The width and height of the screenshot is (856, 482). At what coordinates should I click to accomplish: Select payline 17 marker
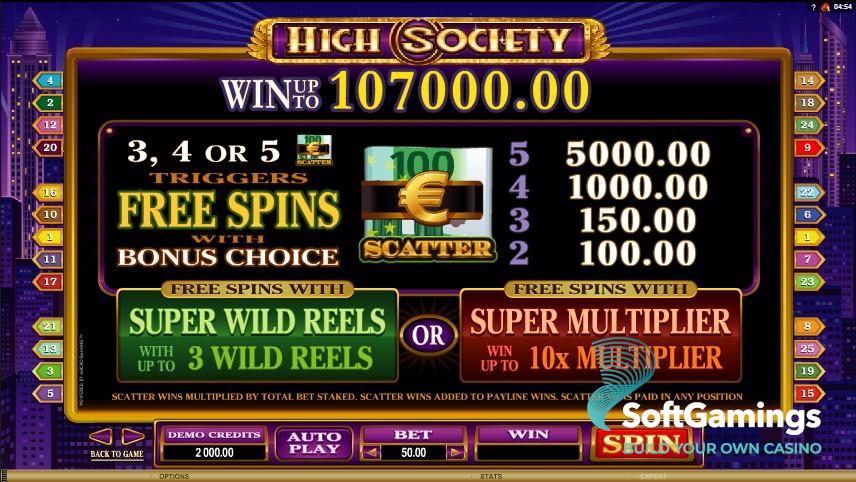click(47, 282)
